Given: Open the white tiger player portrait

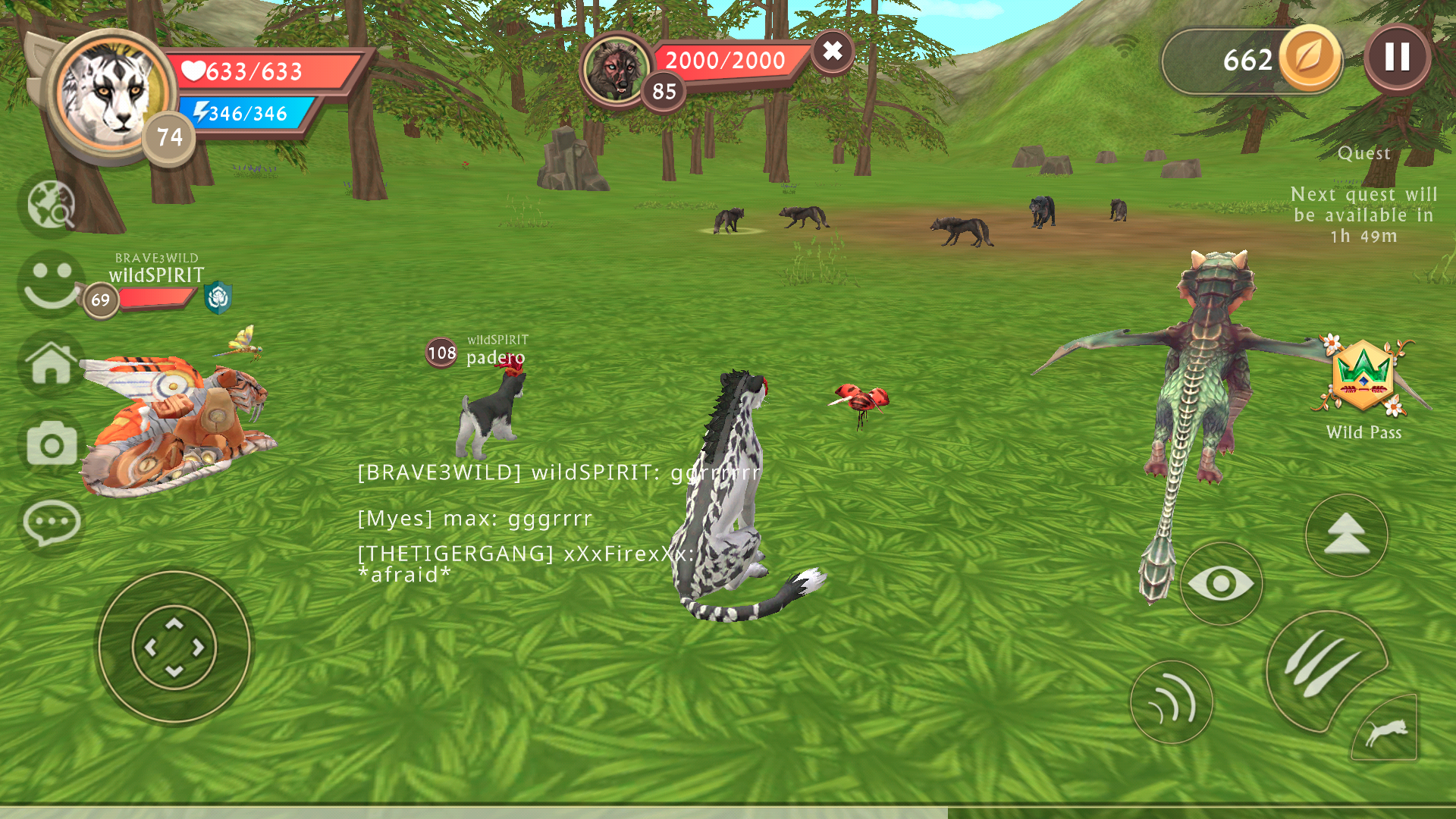Looking at the screenshot, I should click(111, 95).
